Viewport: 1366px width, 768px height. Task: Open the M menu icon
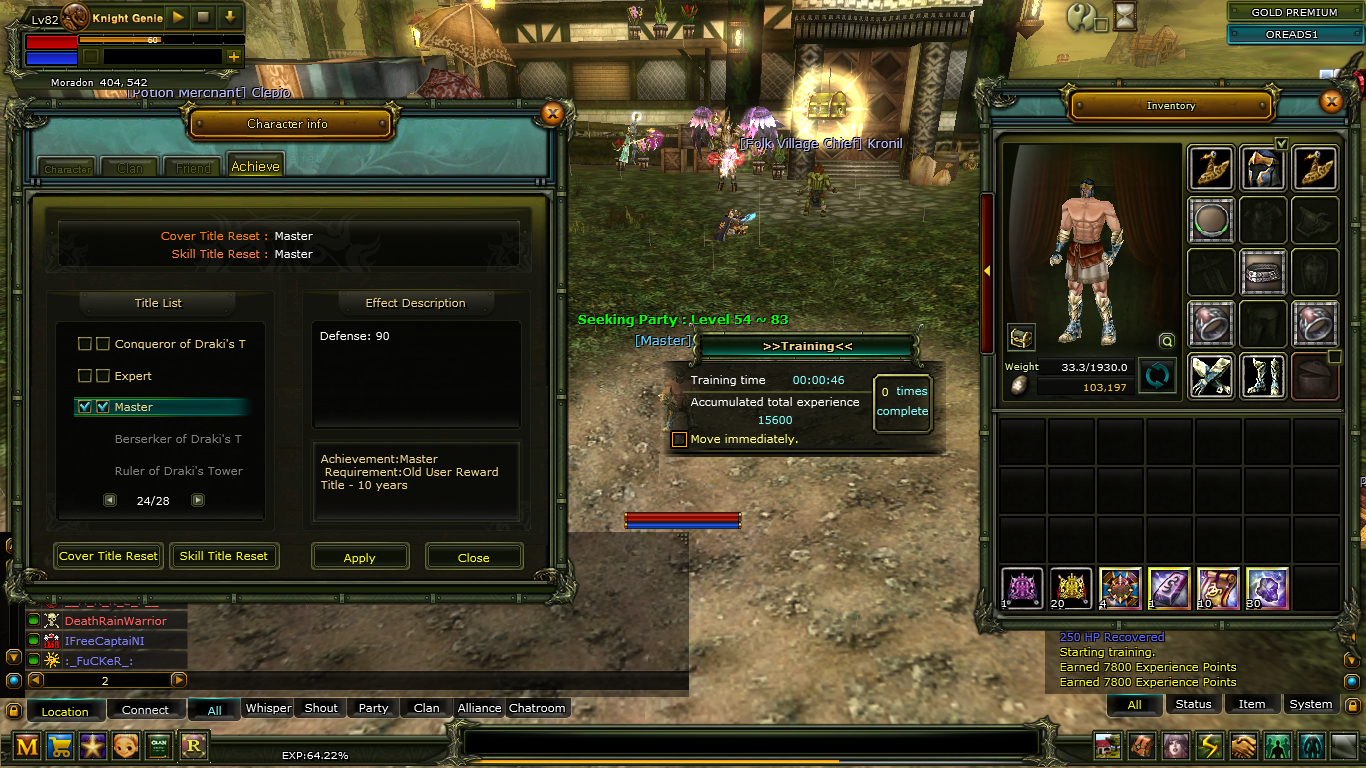click(28, 745)
